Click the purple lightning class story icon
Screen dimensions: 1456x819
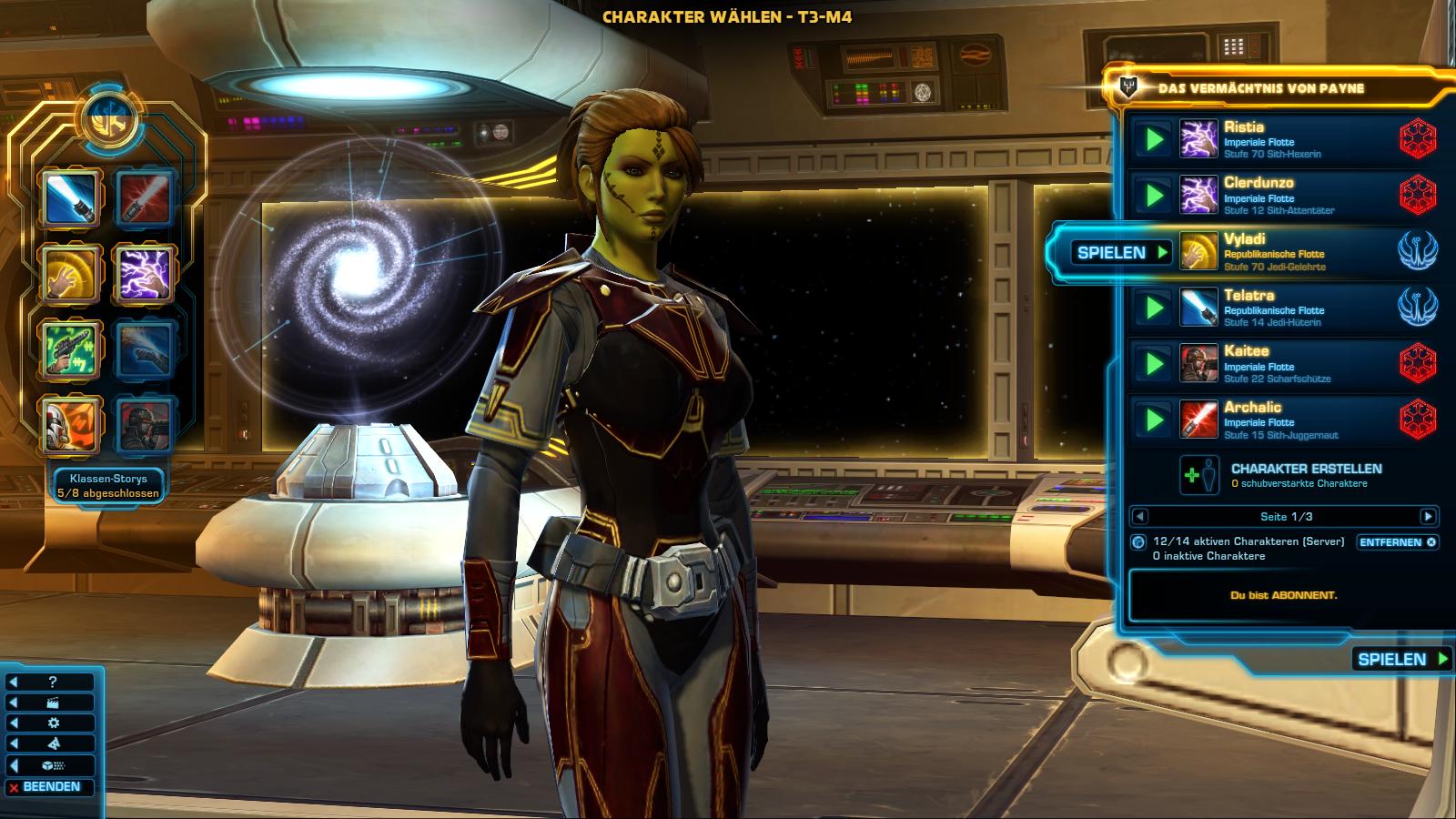(145, 273)
